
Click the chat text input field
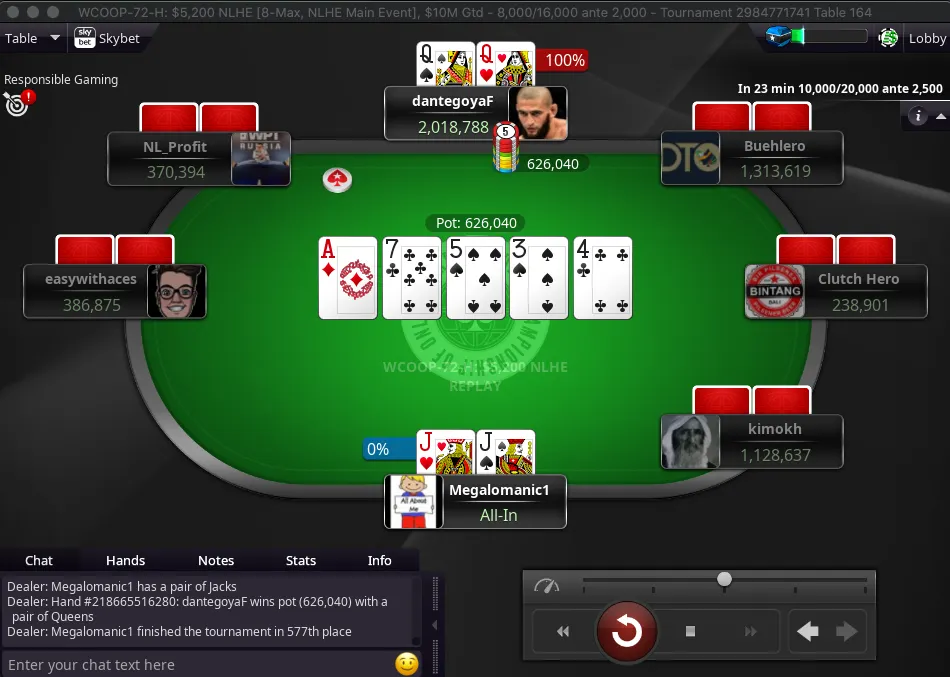[200, 664]
